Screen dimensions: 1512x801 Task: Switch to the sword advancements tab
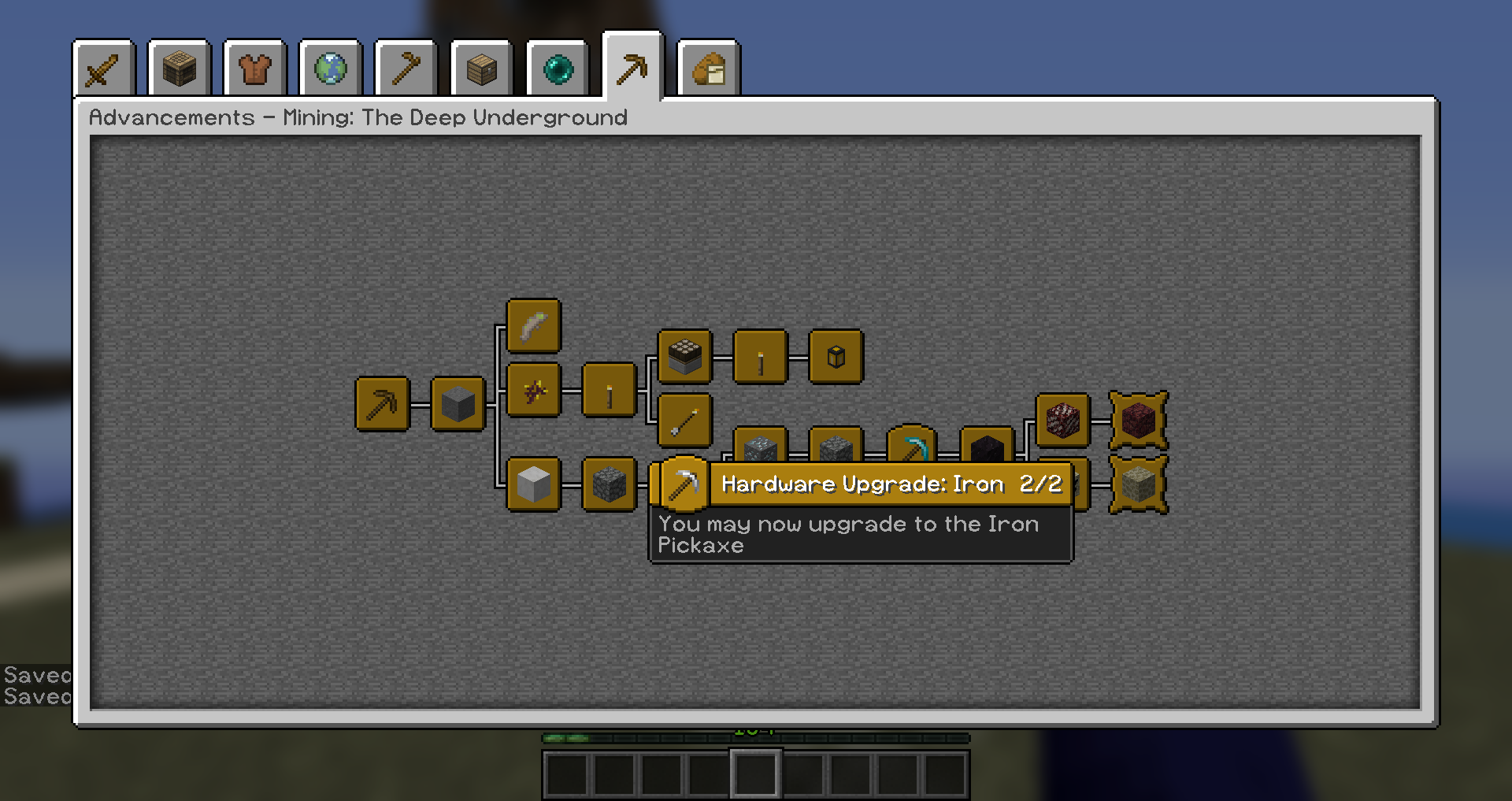click(104, 69)
